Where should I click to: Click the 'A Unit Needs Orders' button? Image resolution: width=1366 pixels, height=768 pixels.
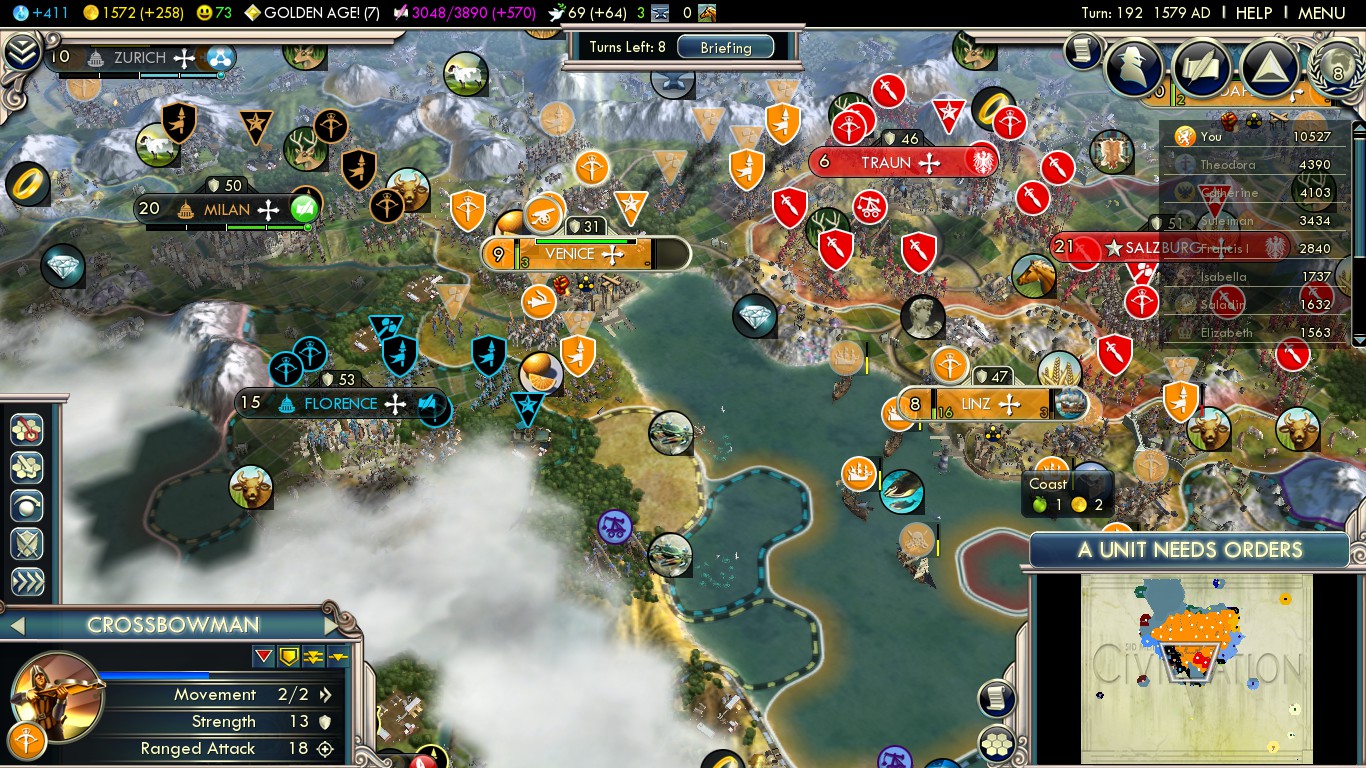(1189, 550)
